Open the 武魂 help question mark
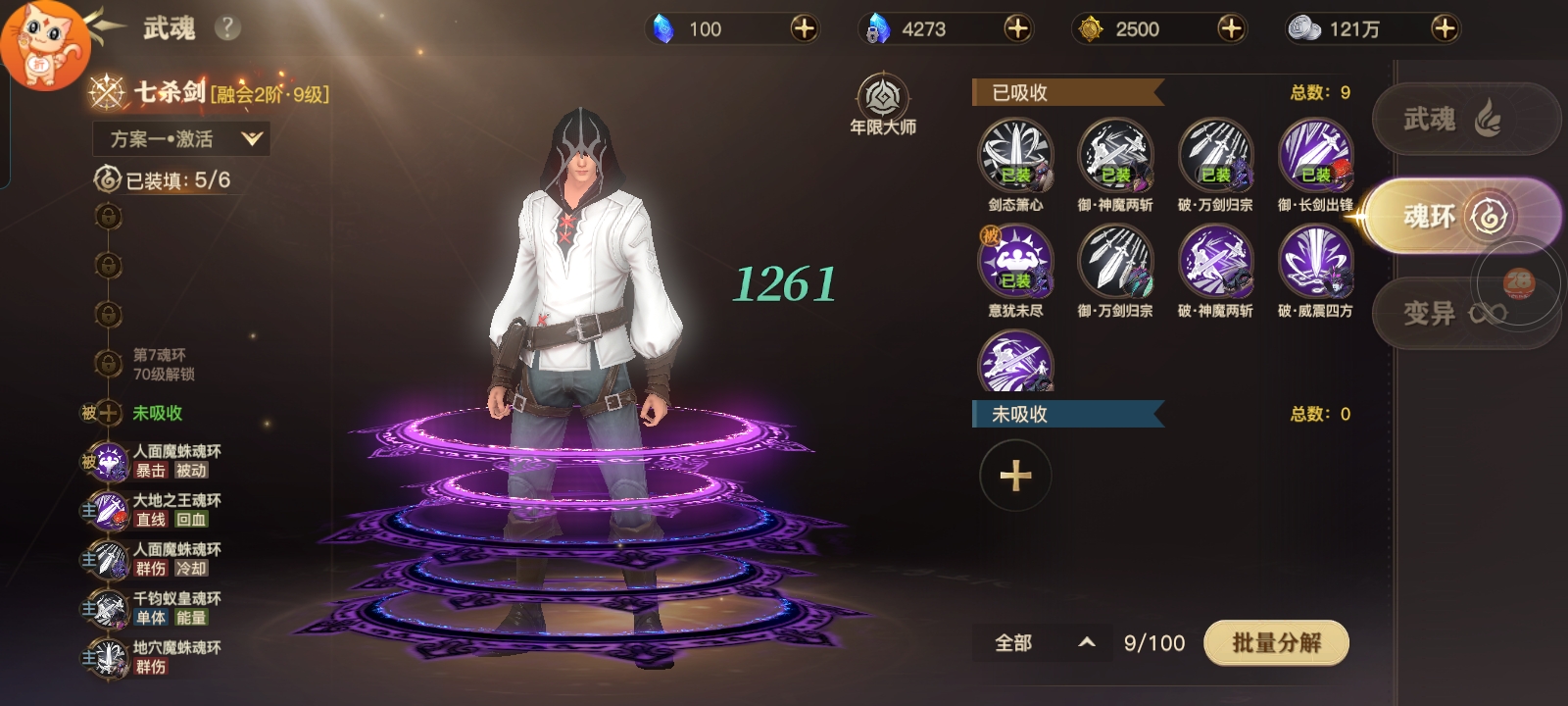 click(227, 27)
